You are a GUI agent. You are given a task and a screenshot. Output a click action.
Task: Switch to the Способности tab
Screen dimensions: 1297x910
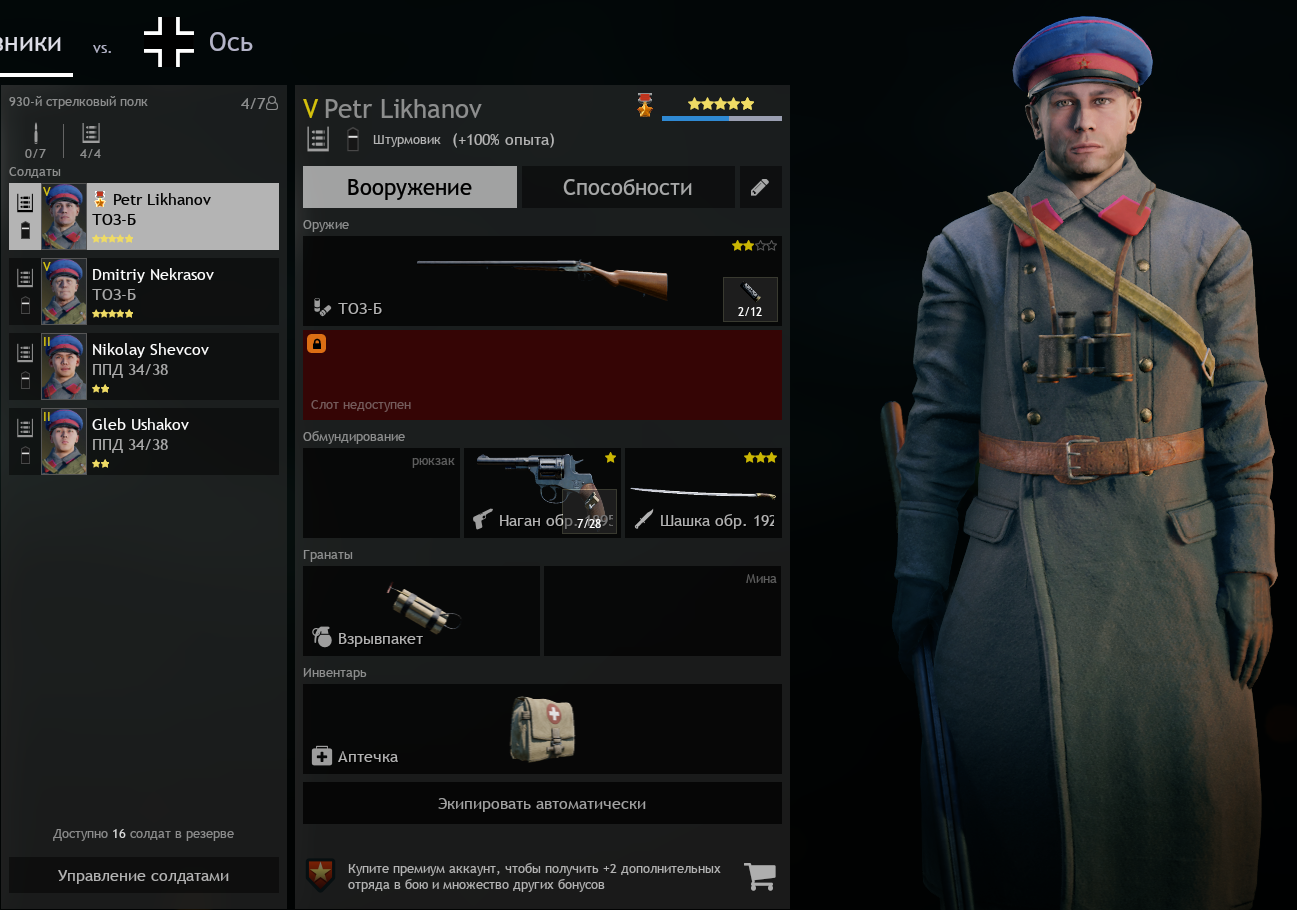[x=627, y=187]
